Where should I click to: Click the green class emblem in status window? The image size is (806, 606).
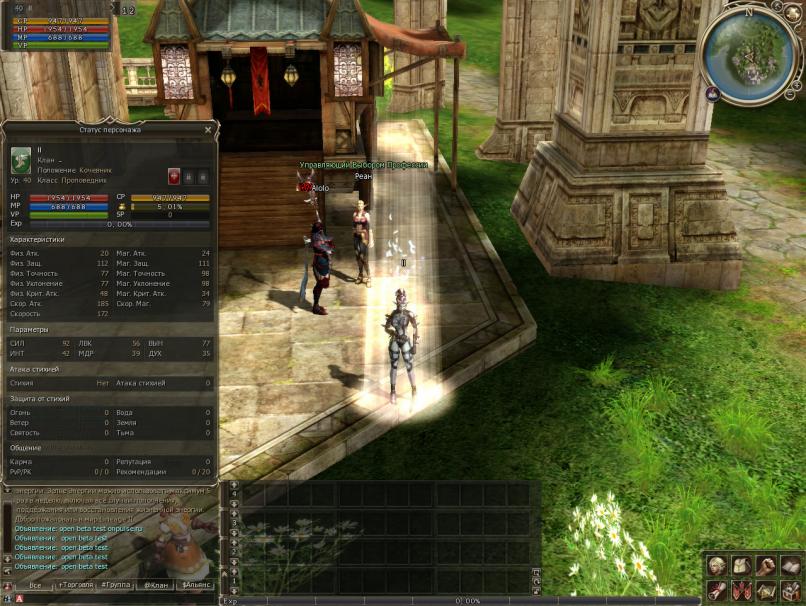click(21, 161)
